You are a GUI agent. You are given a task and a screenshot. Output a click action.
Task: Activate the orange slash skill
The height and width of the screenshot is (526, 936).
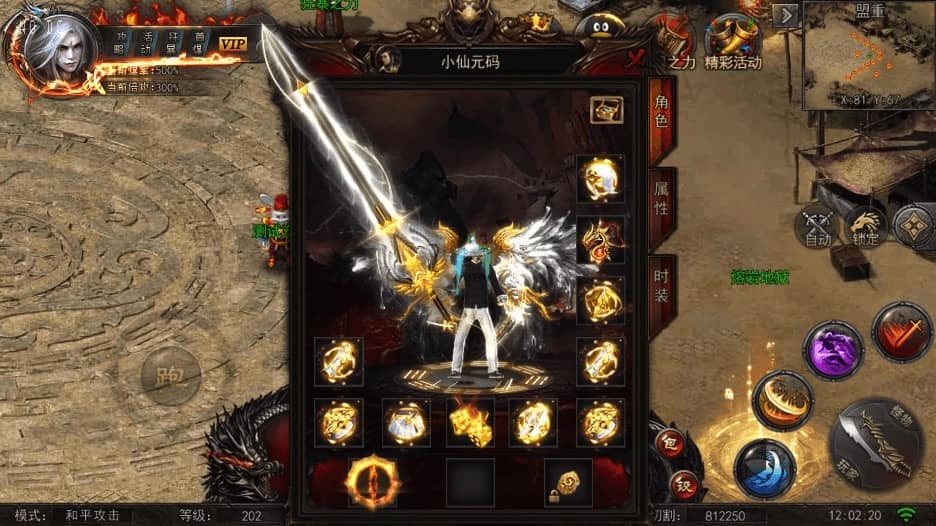point(782,400)
